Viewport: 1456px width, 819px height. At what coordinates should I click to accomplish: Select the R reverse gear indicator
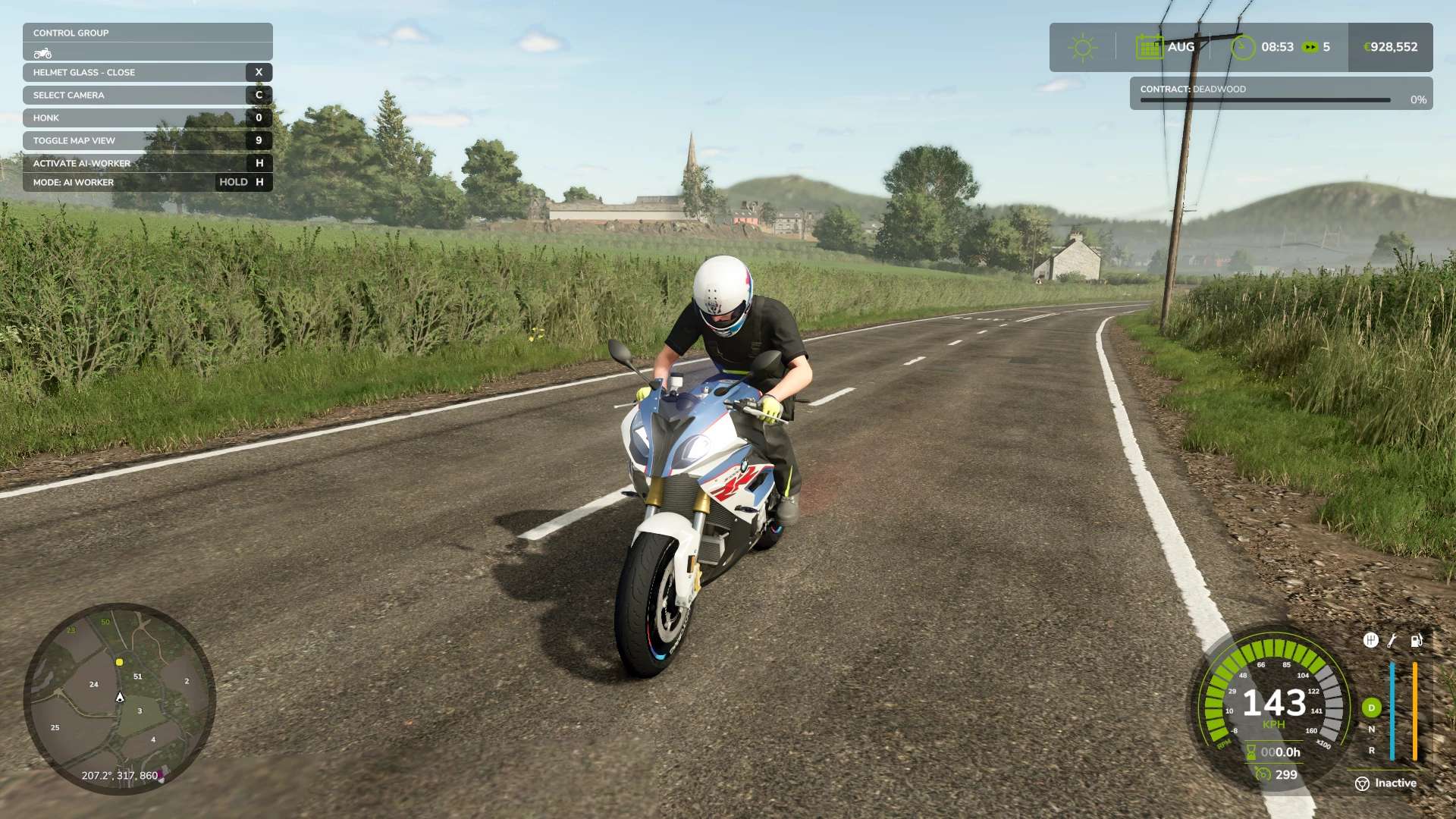tap(1372, 750)
